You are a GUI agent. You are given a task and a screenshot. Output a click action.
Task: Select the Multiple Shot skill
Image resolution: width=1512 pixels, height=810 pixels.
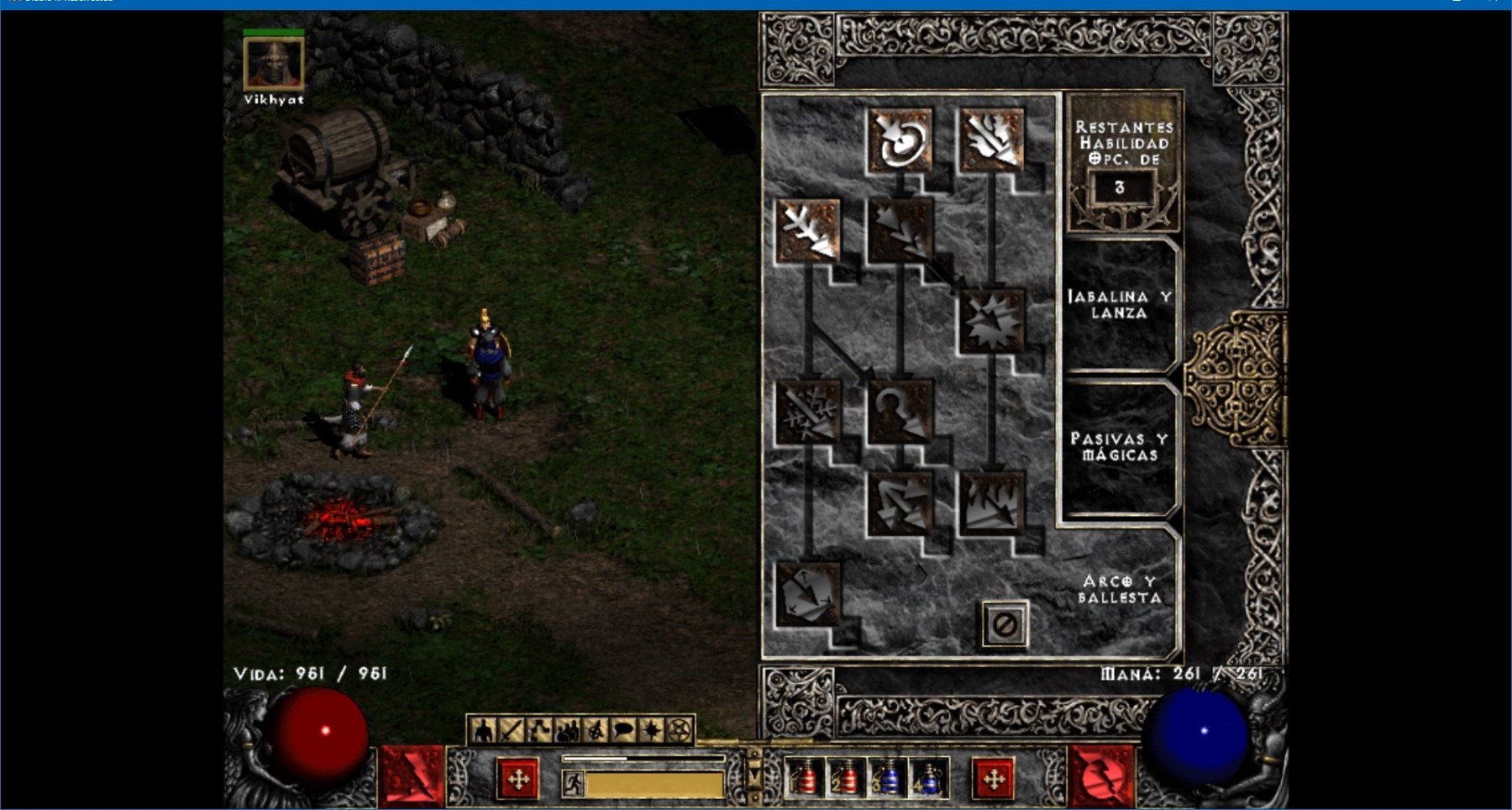(900, 230)
